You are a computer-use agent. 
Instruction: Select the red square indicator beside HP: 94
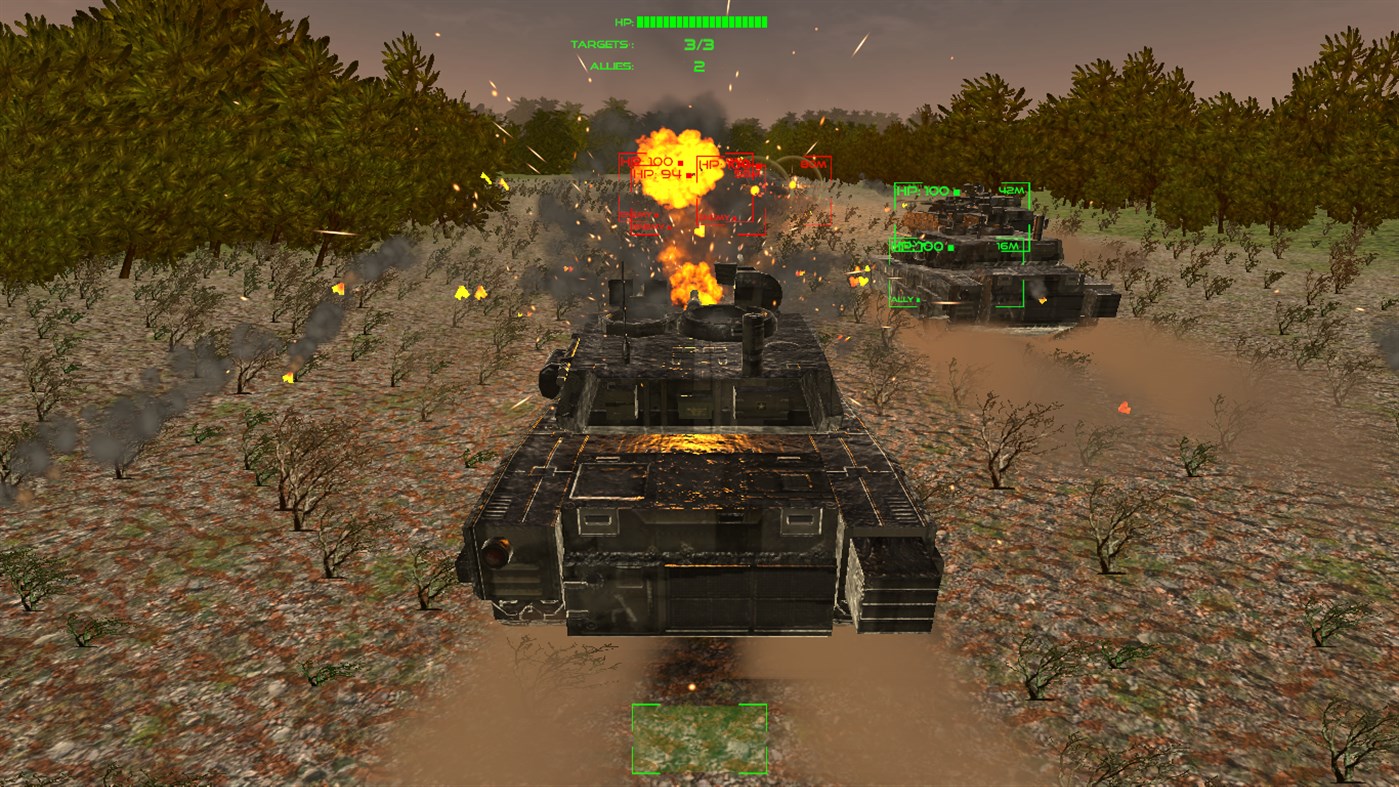688,175
